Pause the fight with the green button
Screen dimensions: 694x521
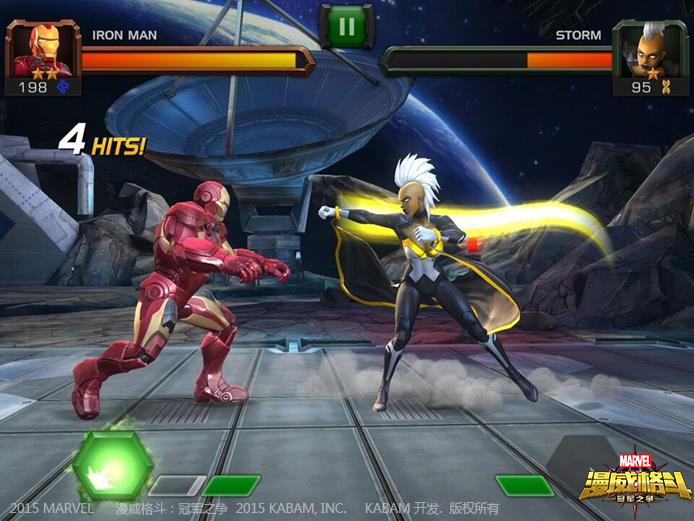tap(346, 25)
